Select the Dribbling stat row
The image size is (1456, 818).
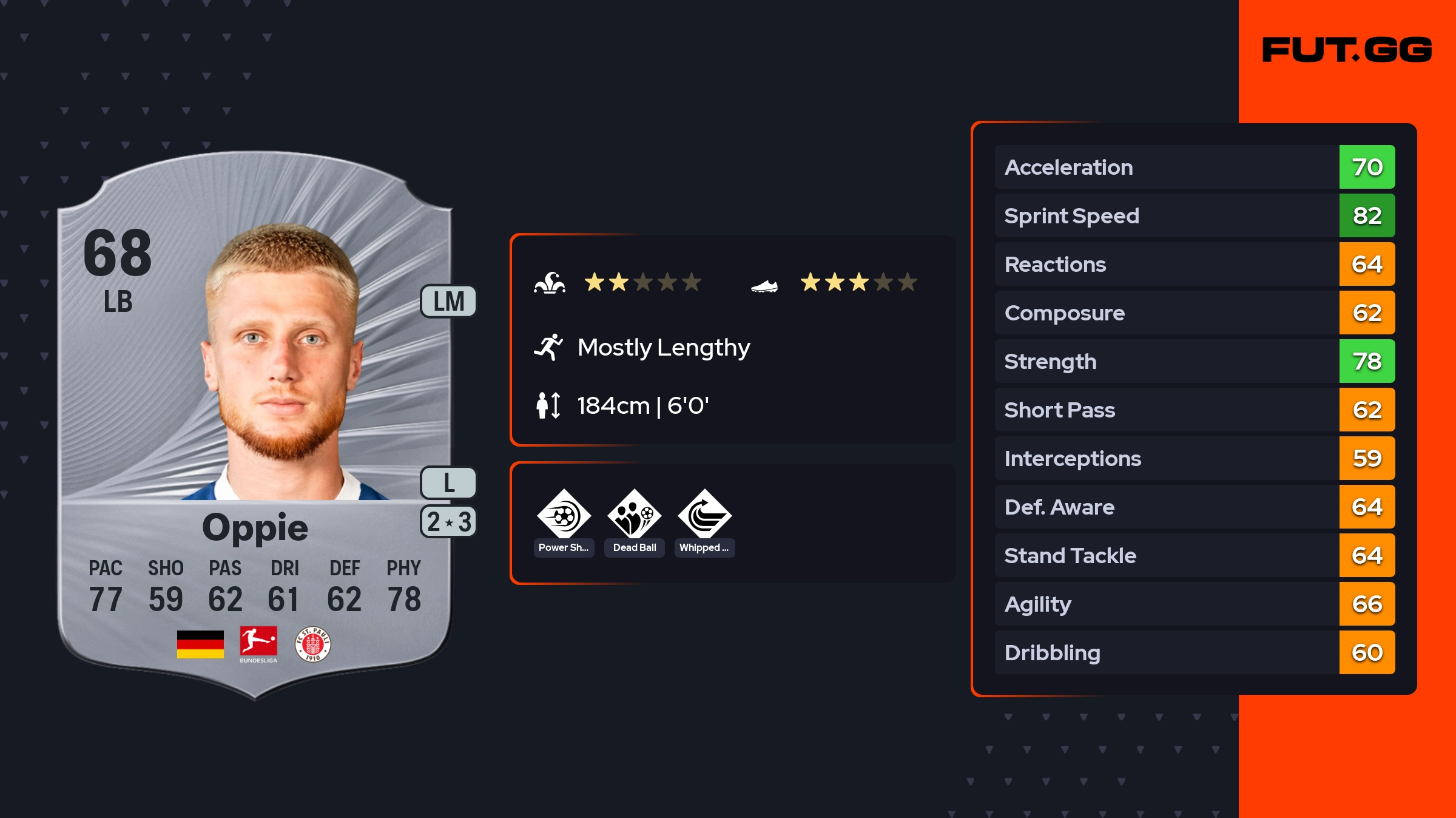tap(1194, 653)
